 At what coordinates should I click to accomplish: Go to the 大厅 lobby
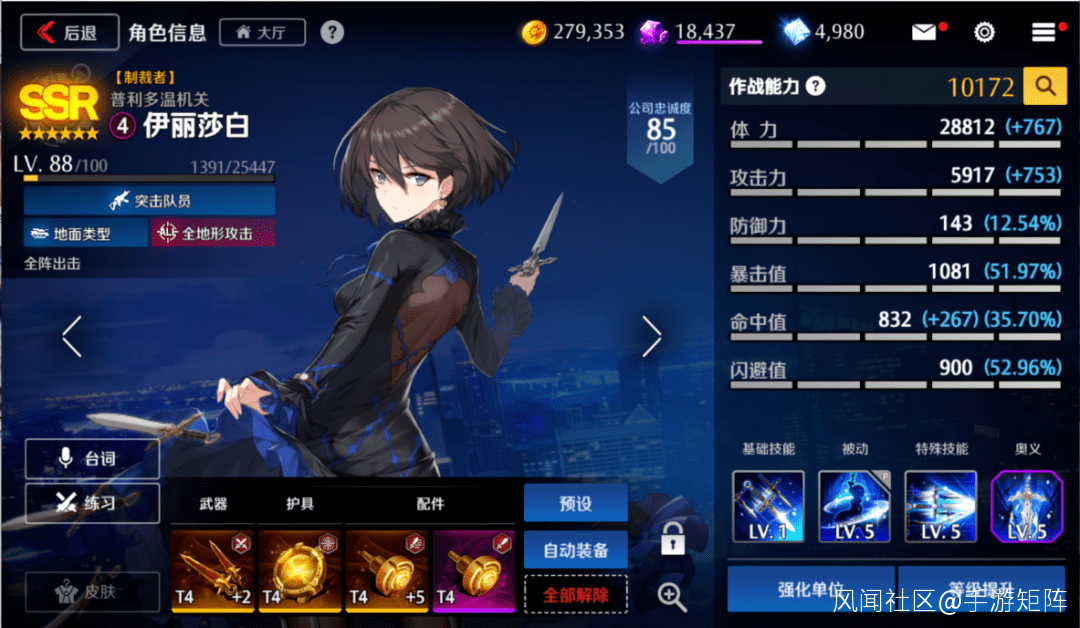click(x=261, y=32)
